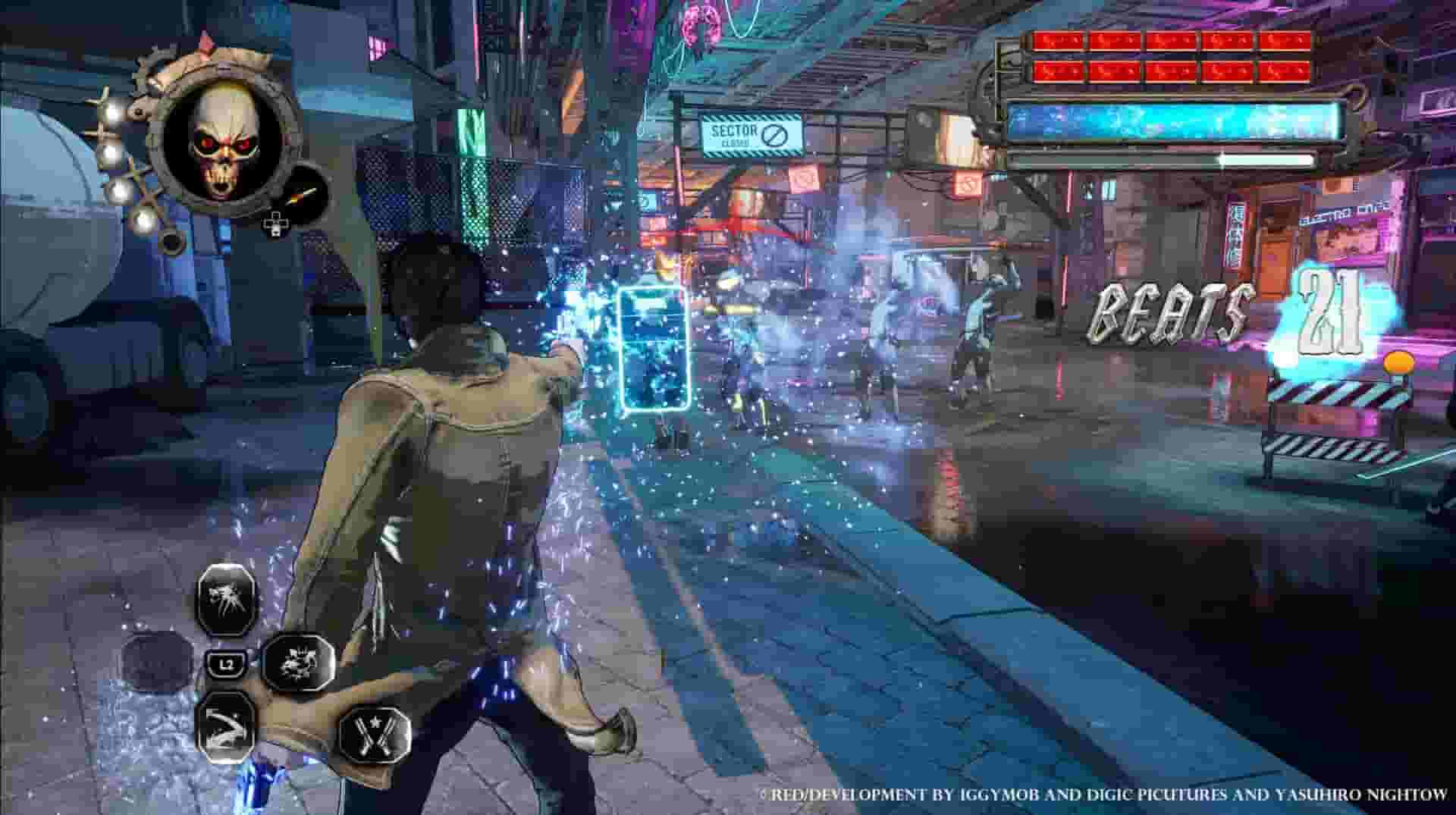1456x815 pixels.
Task: Click the top spider-burst Demolition Shot icon
Action: [227, 597]
